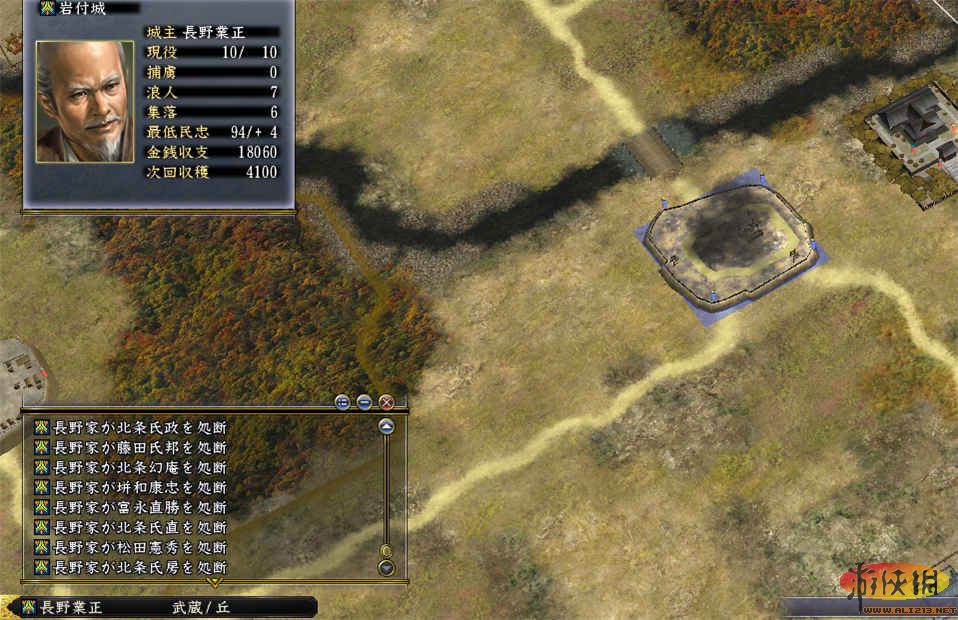The height and width of the screenshot is (620, 958).
Task: Click the log window's leftmost blue round button
Action: point(343,402)
